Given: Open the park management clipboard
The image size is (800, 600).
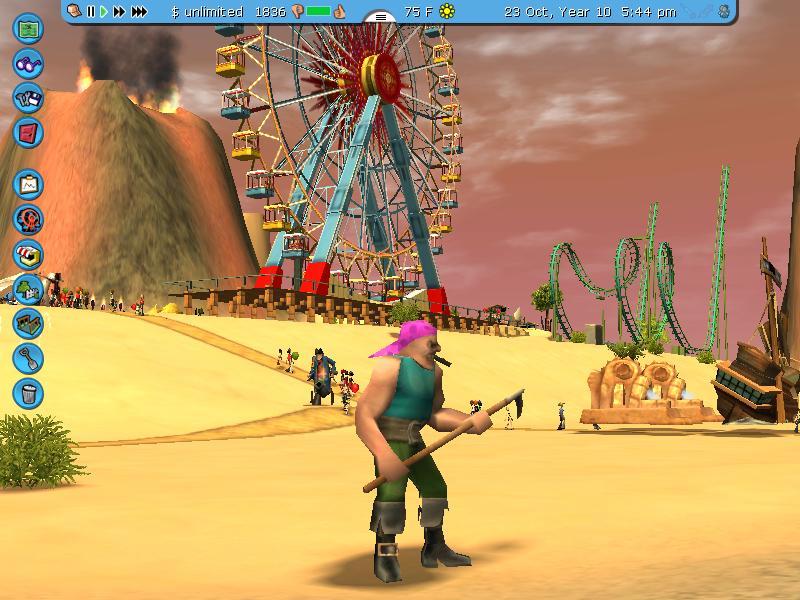Looking at the screenshot, I should [28, 184].
